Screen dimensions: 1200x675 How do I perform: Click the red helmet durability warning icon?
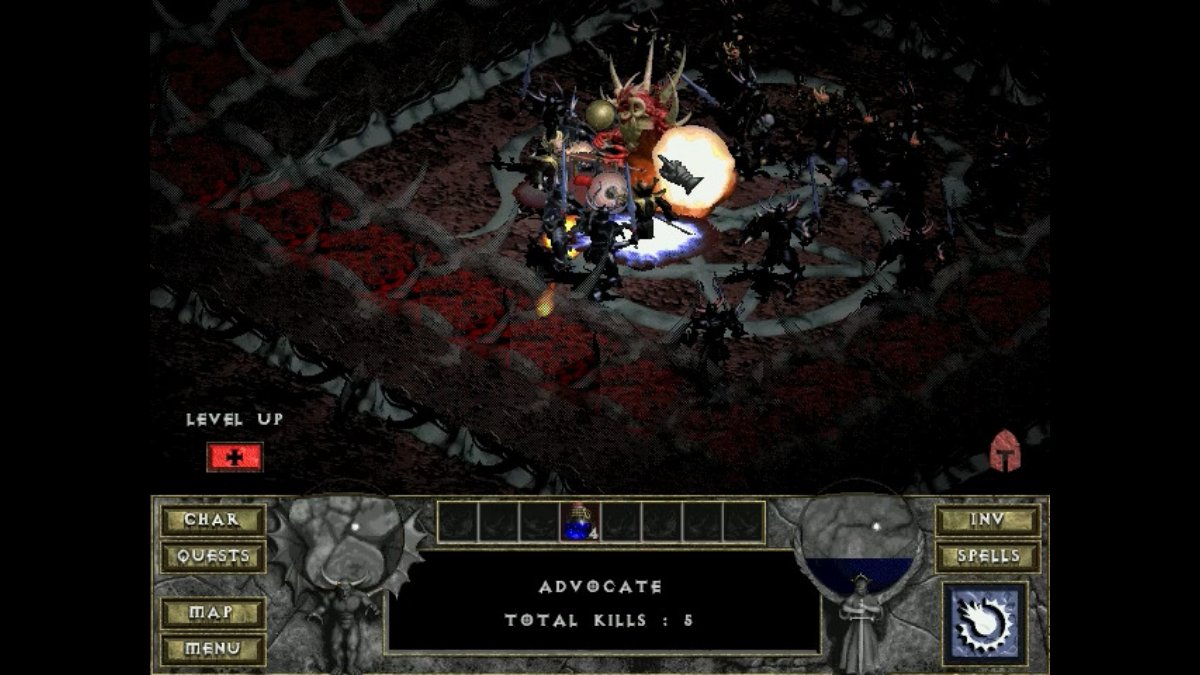click(x=1005, y=451)
